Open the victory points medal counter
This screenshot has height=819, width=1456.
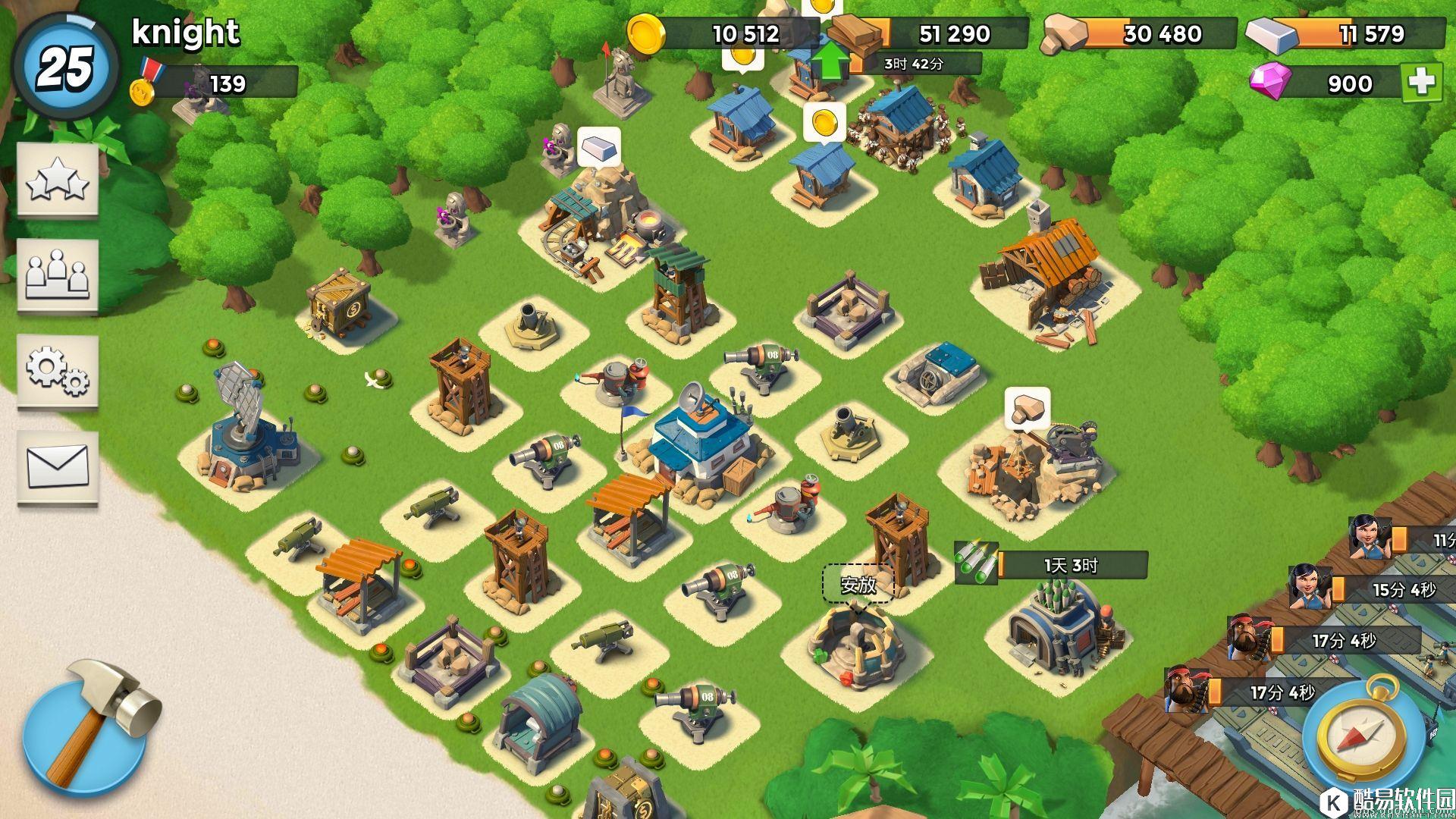coord(220,83)
